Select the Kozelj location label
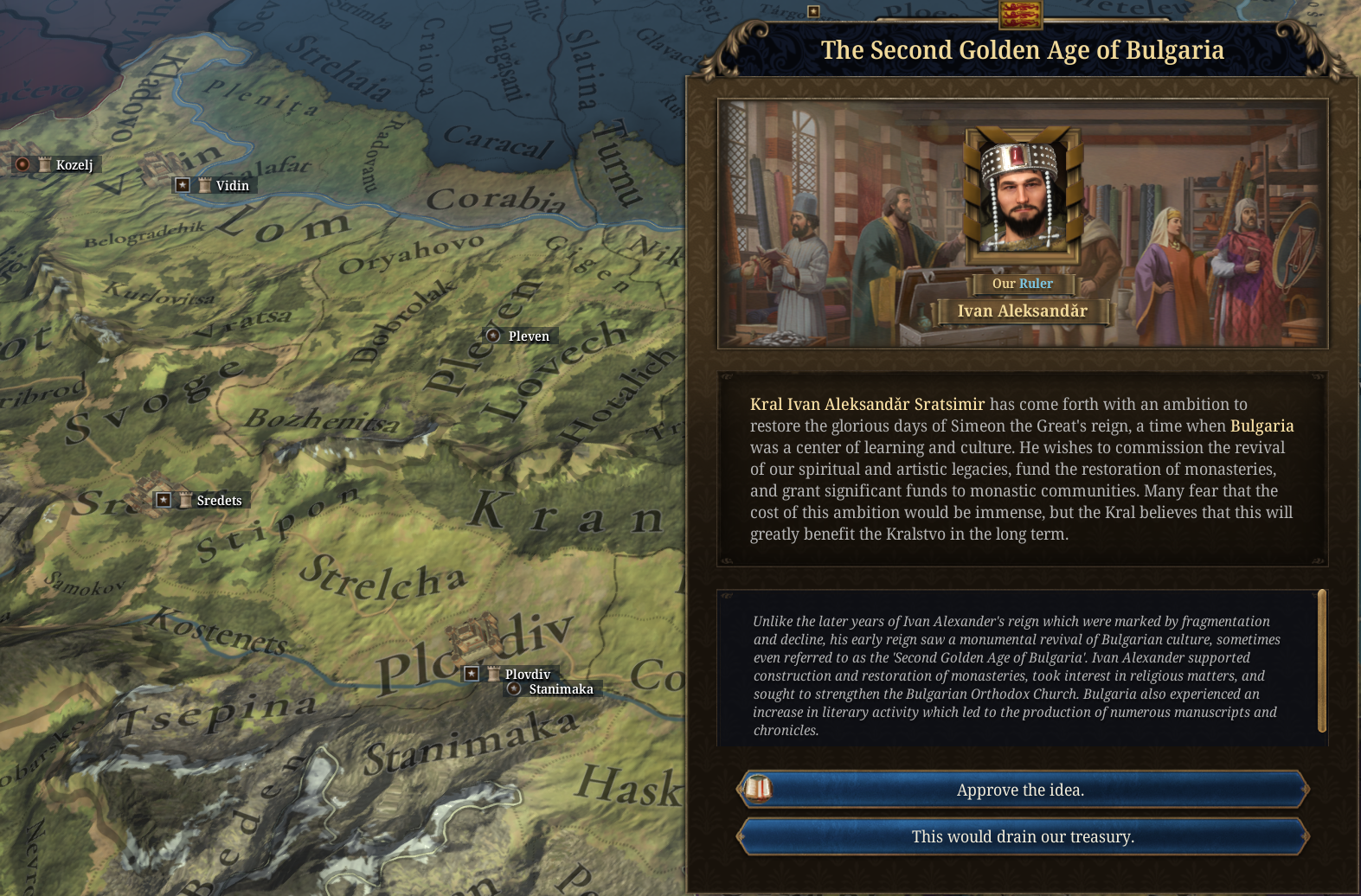1361x896 pixels. click(74, 164)
